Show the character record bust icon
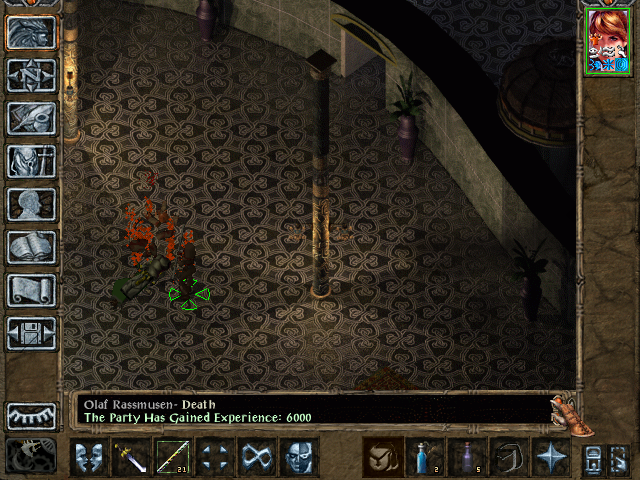 (x=31, y=204)
